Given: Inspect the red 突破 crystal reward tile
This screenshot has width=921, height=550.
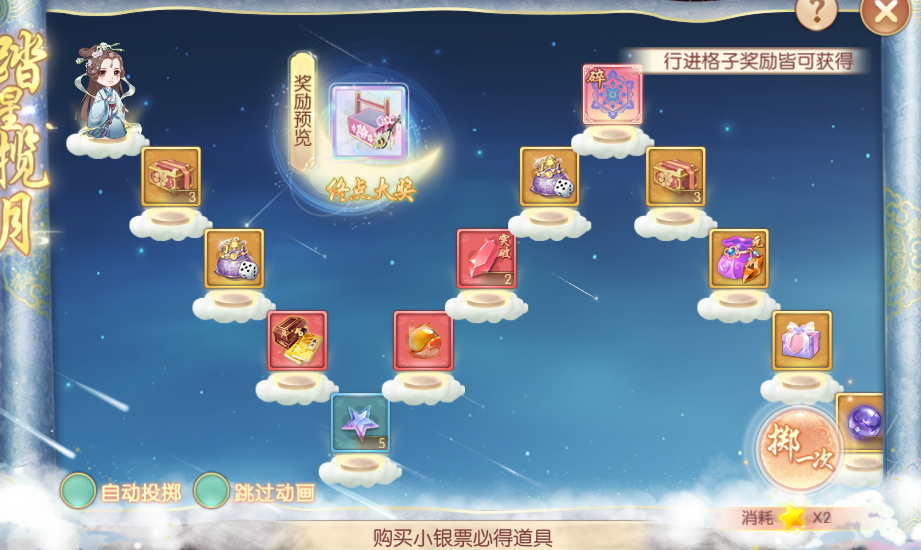Looking at the screenshot, I should [x=486, y=258].
